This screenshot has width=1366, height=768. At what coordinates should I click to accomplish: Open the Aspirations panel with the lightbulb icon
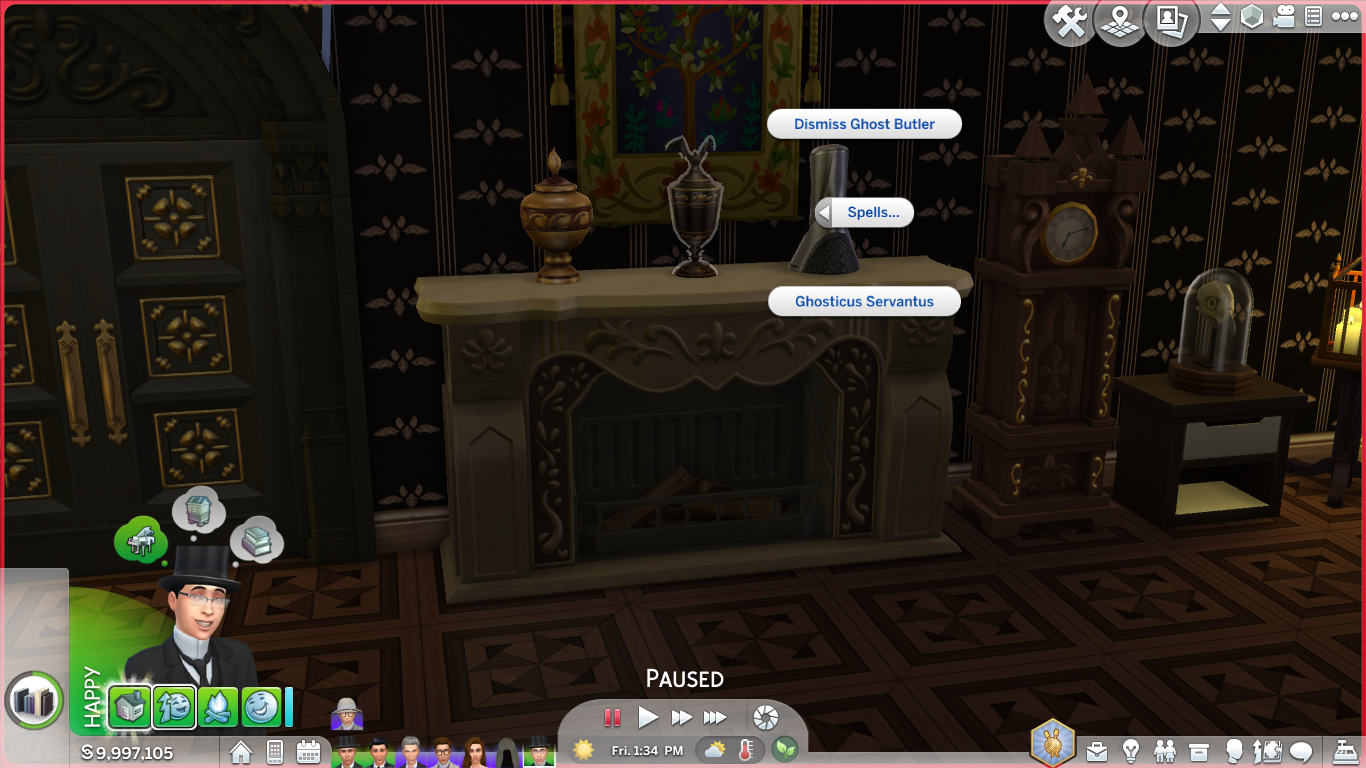(x=1131, y=750)
